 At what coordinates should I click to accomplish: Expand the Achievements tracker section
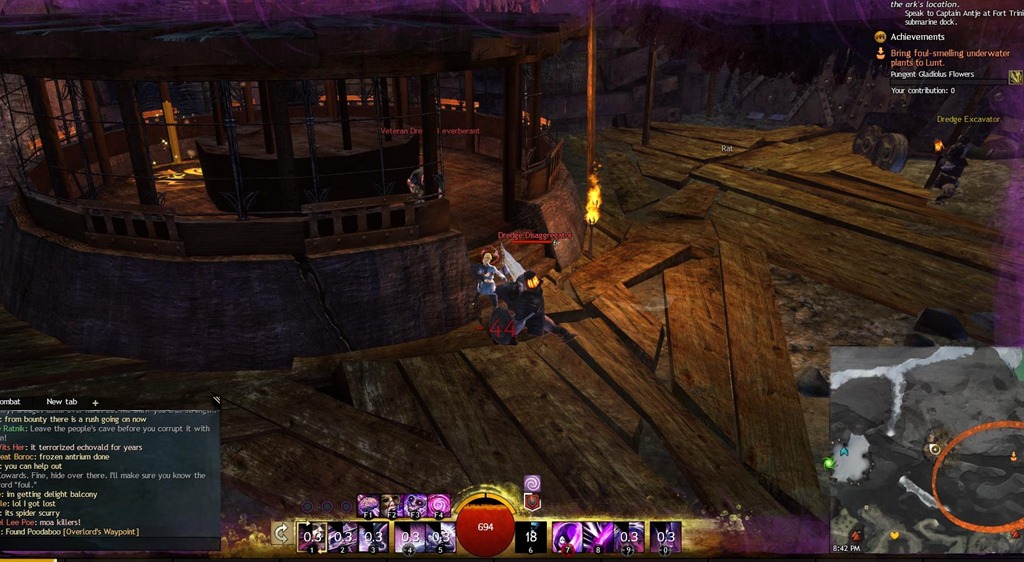tap(880, 37)
